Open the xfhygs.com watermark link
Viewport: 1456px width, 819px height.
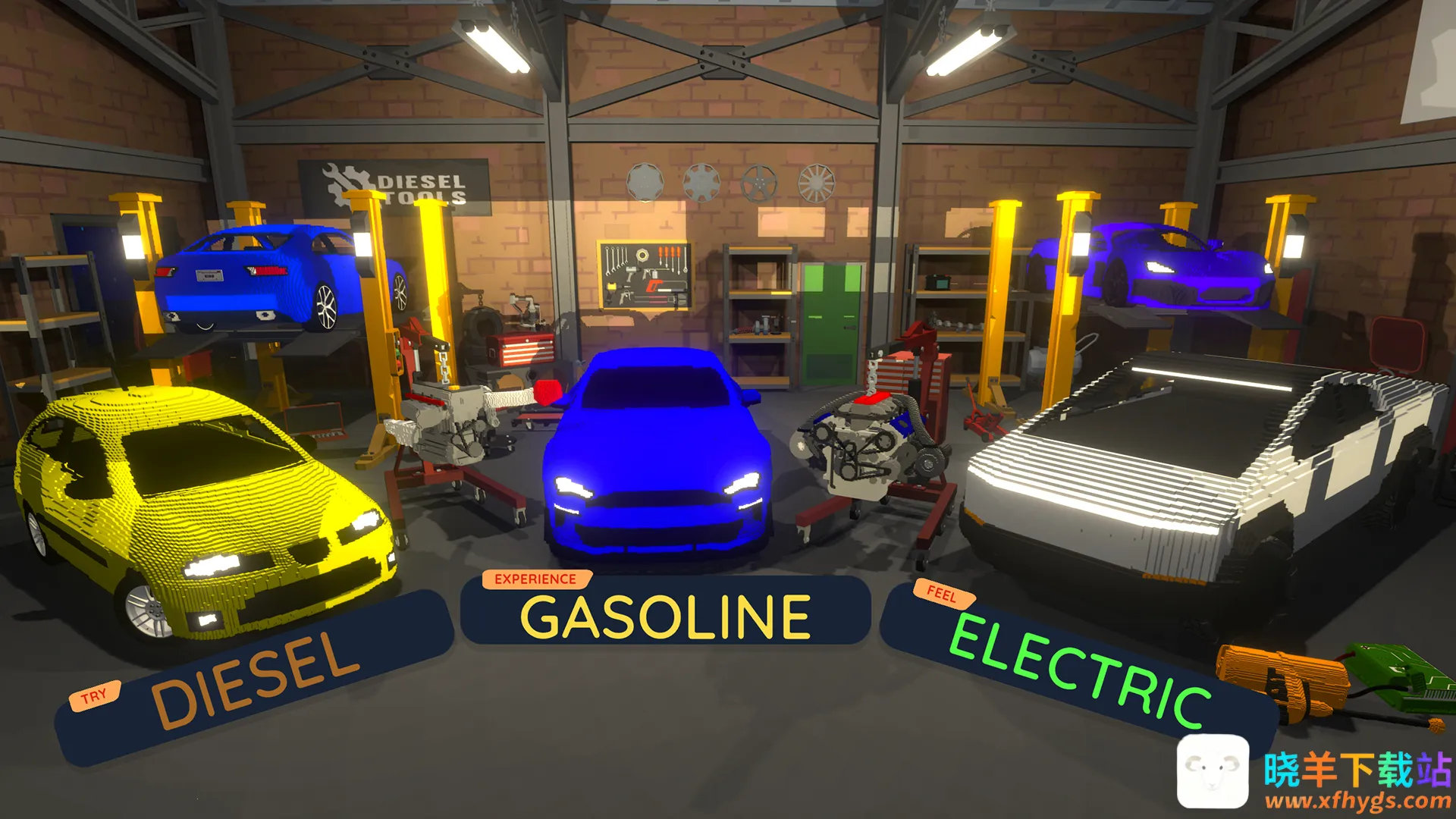tap(1357, 800)
